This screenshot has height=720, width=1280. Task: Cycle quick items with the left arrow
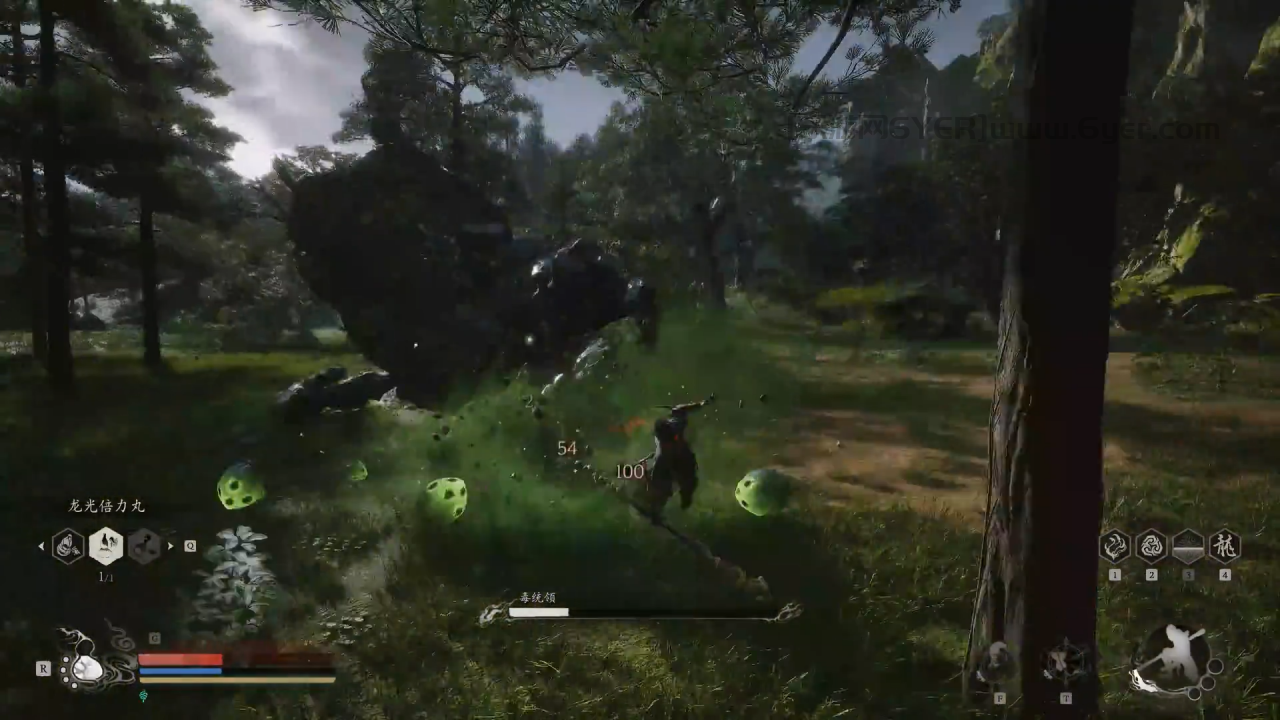tap(41, 546)
